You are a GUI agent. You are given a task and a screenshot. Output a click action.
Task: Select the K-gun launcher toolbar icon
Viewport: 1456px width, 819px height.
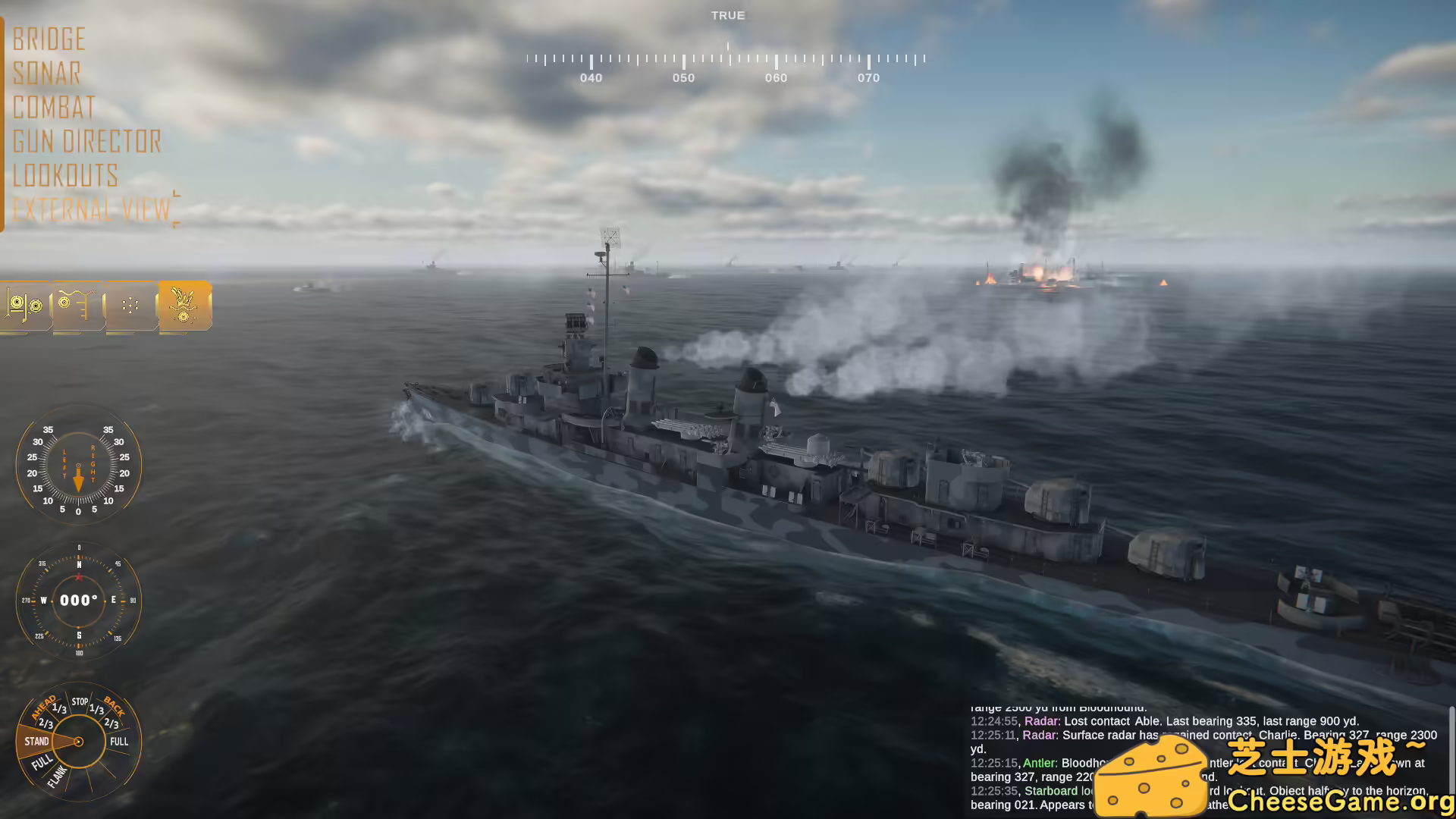point(25,306)
